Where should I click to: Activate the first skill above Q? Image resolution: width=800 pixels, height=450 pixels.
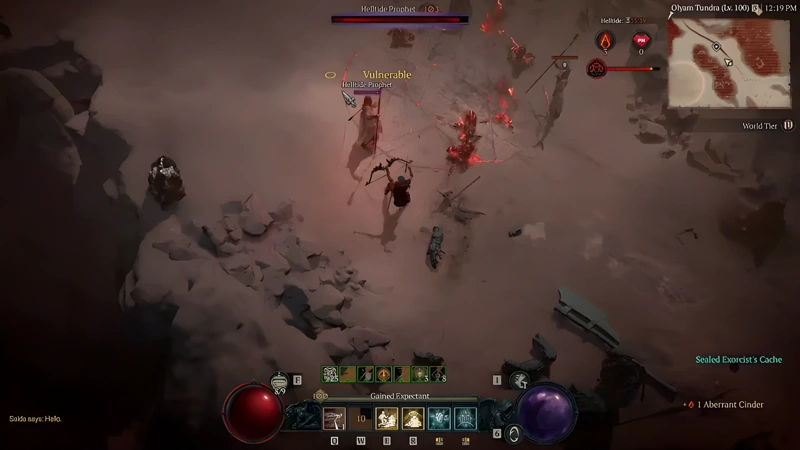click(334, 418)
